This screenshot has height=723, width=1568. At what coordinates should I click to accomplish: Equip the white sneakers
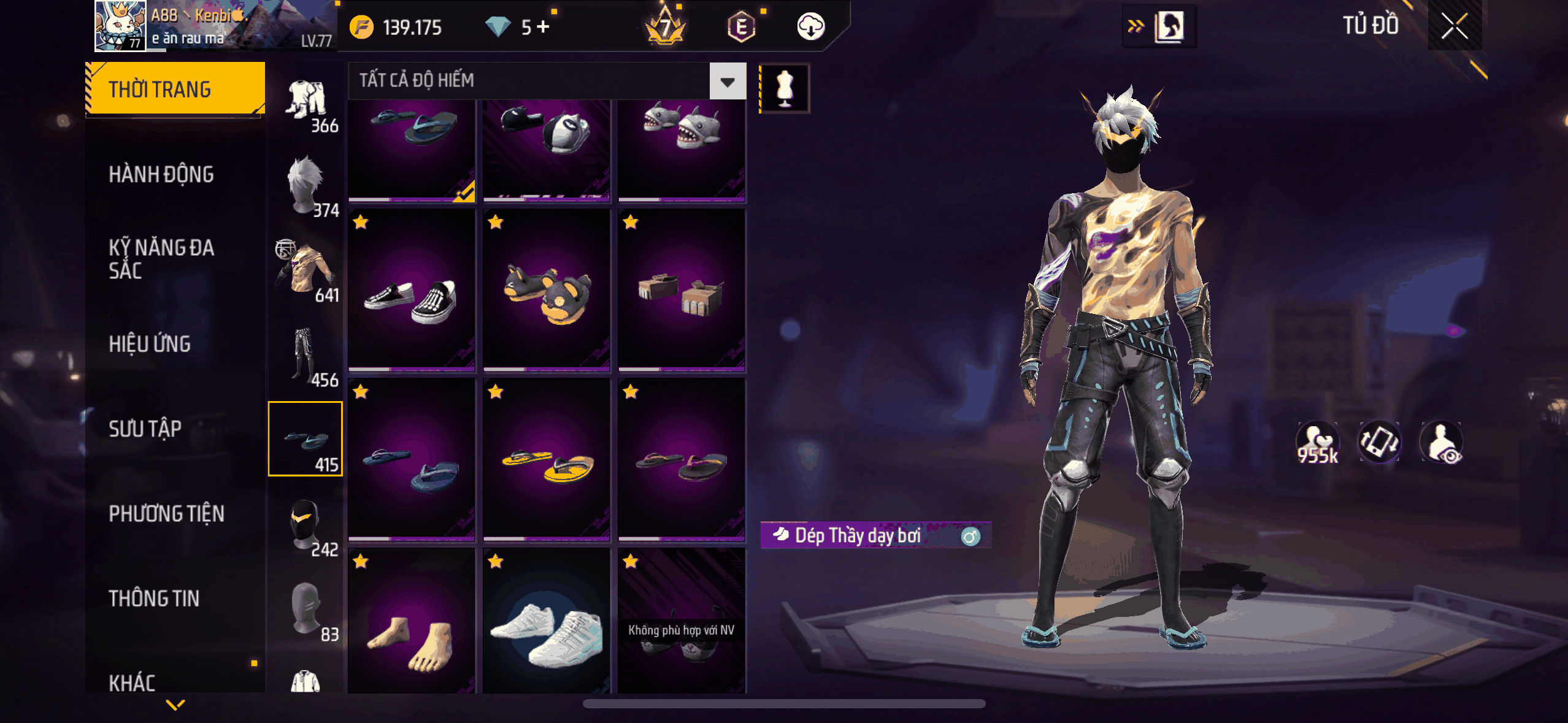(547, 622)
